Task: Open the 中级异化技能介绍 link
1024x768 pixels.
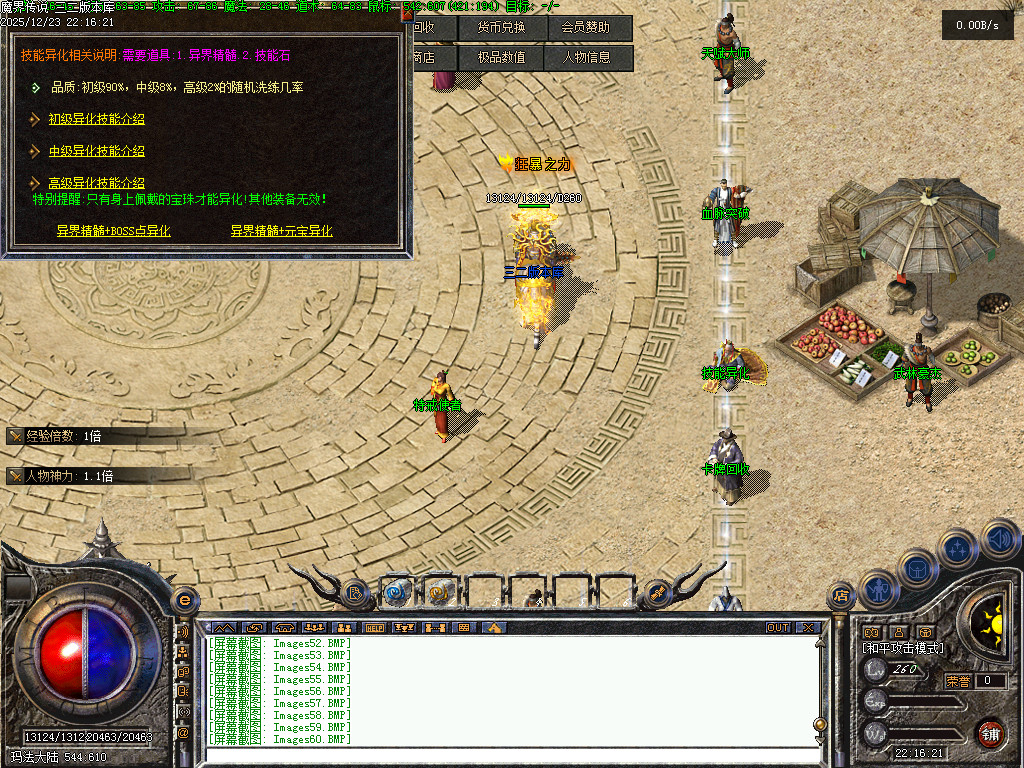Action: (97, 152)
